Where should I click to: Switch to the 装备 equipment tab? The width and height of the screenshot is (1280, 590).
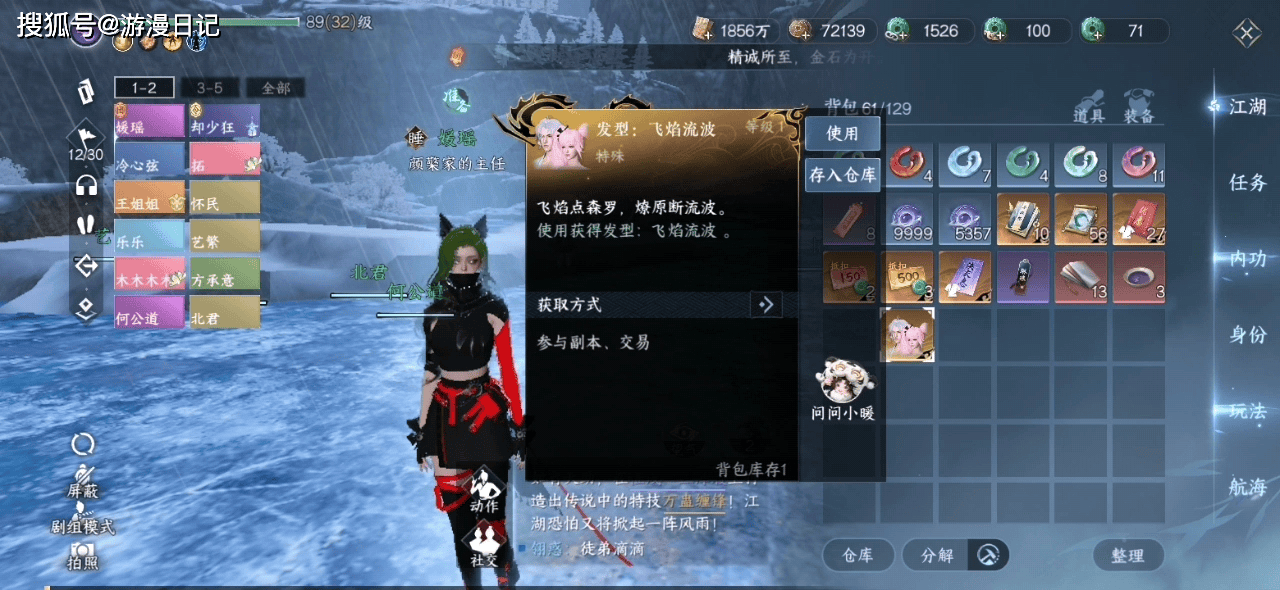click(x=1139, y=107)
